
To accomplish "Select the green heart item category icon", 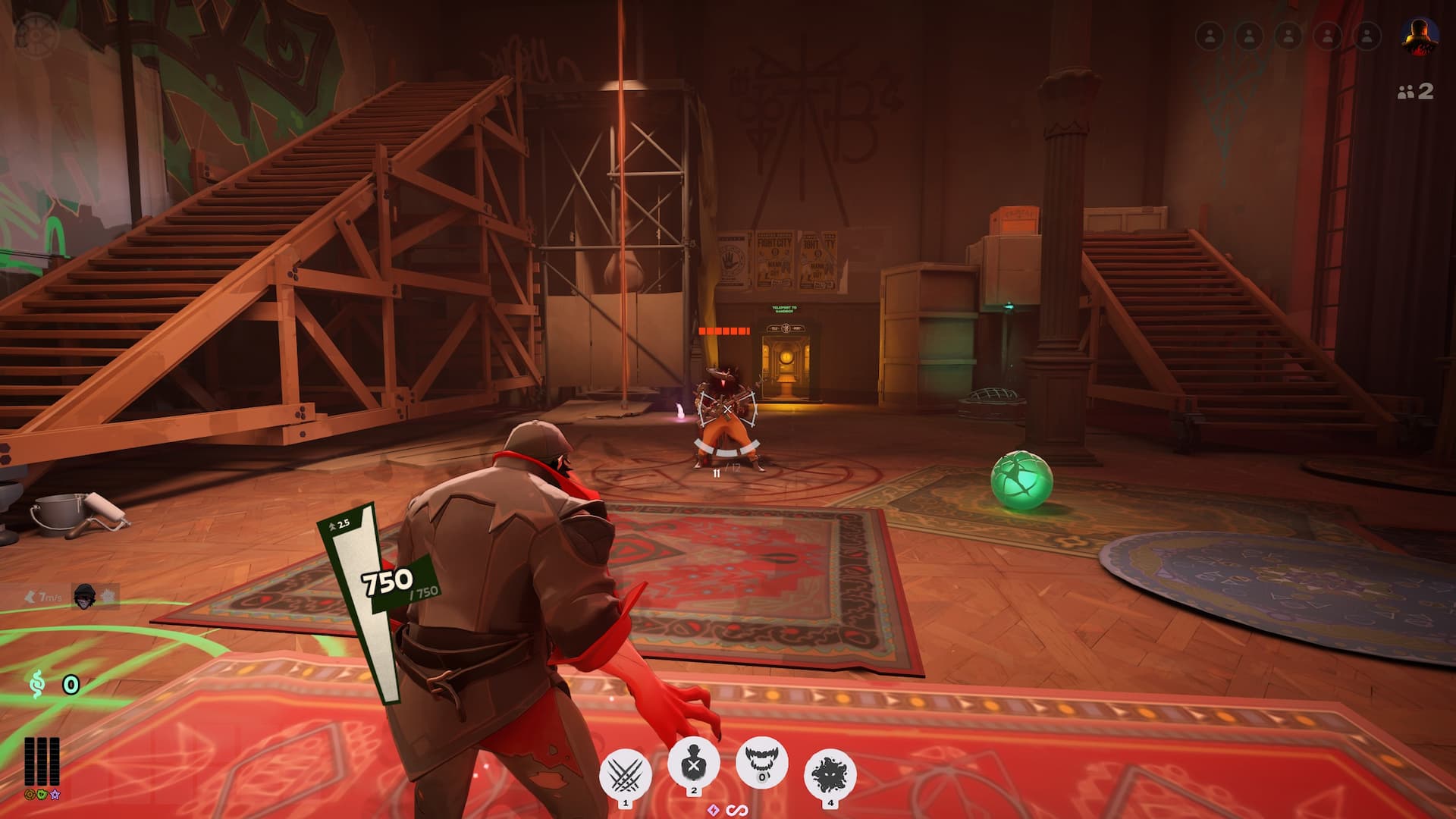I will click(42, 795).
